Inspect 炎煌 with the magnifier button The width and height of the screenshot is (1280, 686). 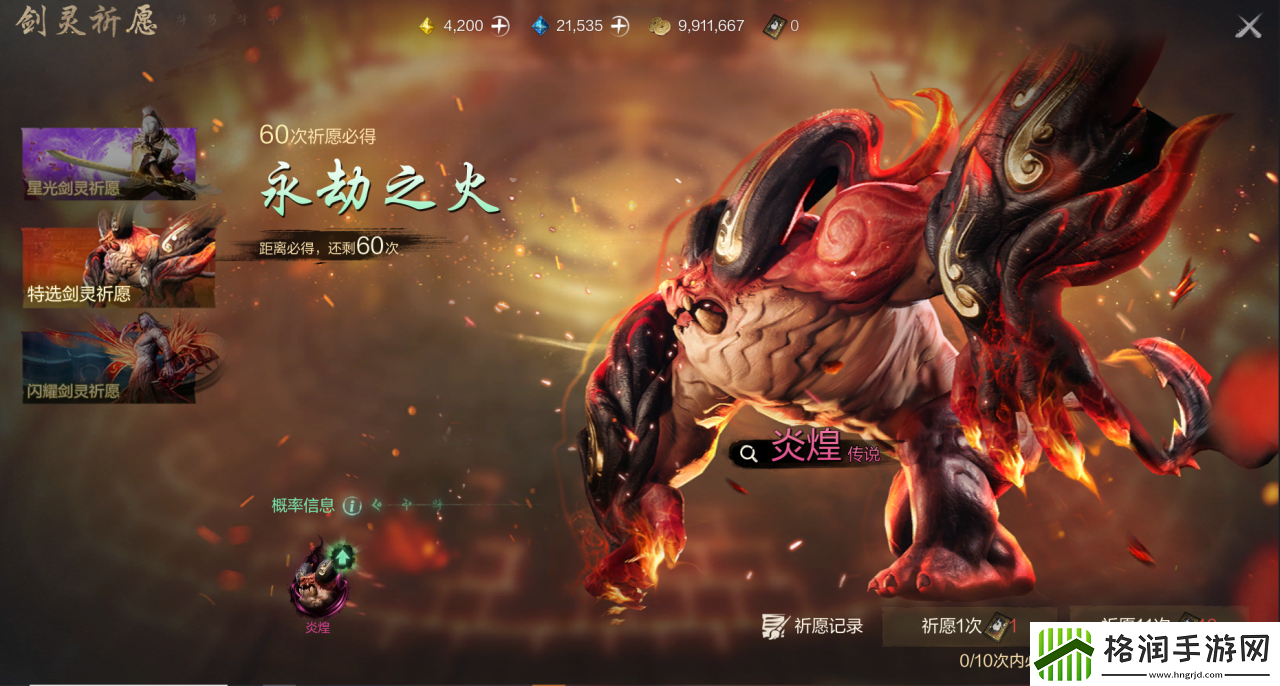748,454
